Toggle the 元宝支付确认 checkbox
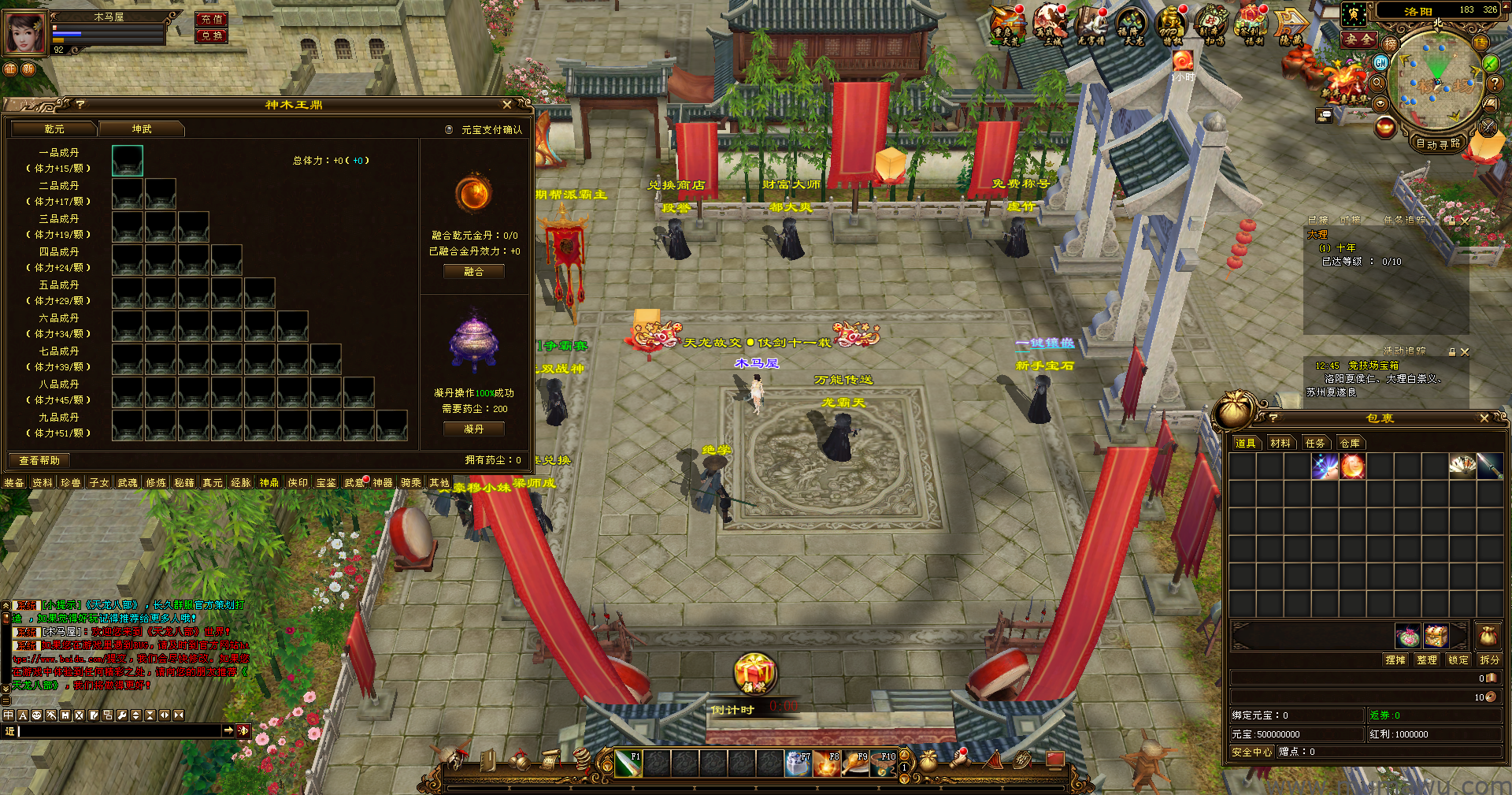 (449, 130)
